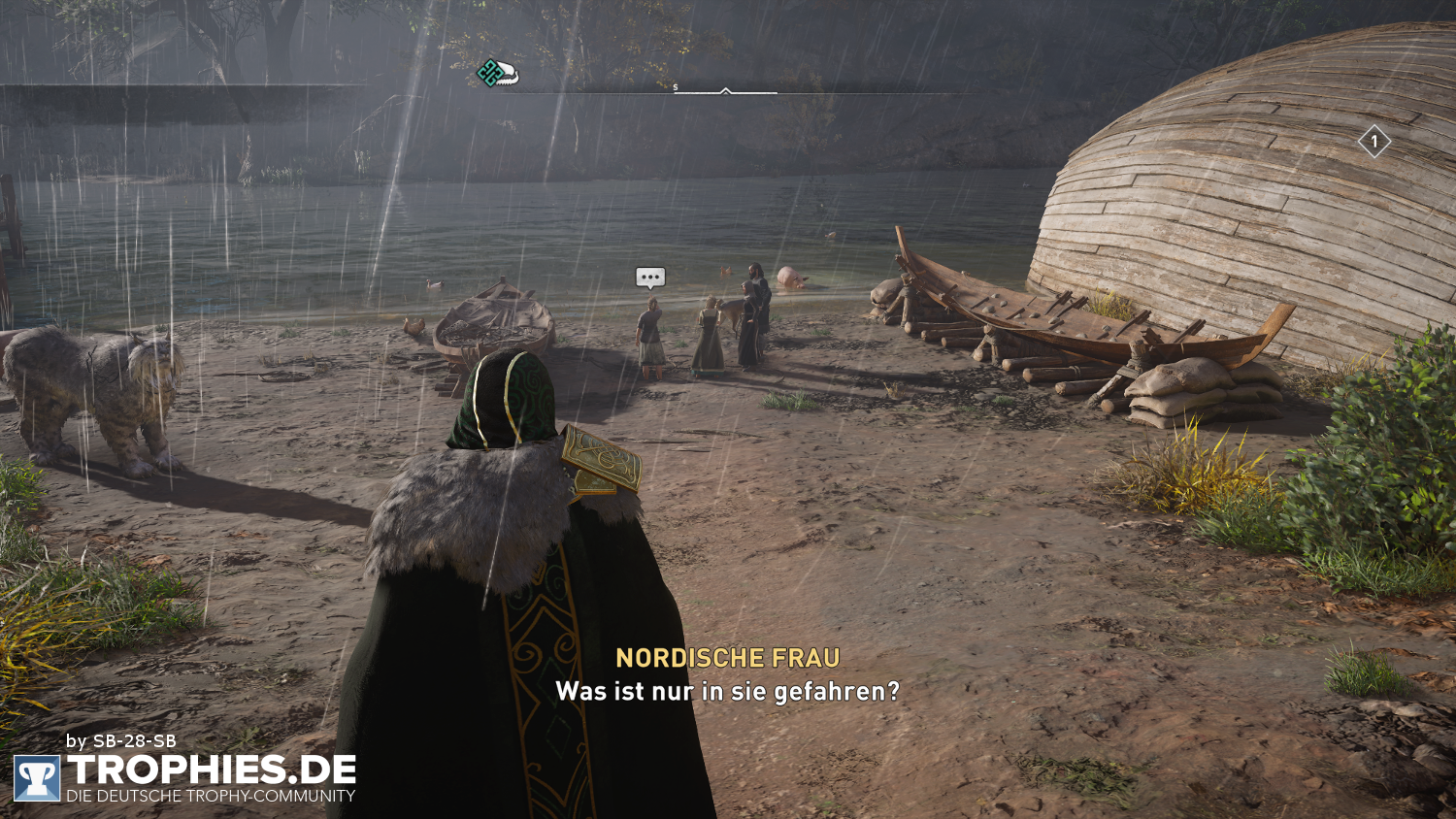Click the trophy cup logo in the watermark
Viewport: 1456px width, 819px height.
coord(38,777)
